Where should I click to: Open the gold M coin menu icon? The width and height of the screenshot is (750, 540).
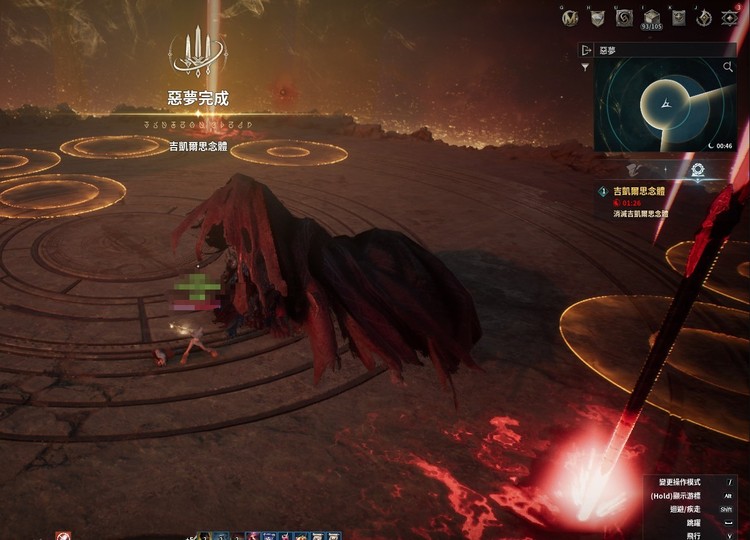tap(570, 17)
